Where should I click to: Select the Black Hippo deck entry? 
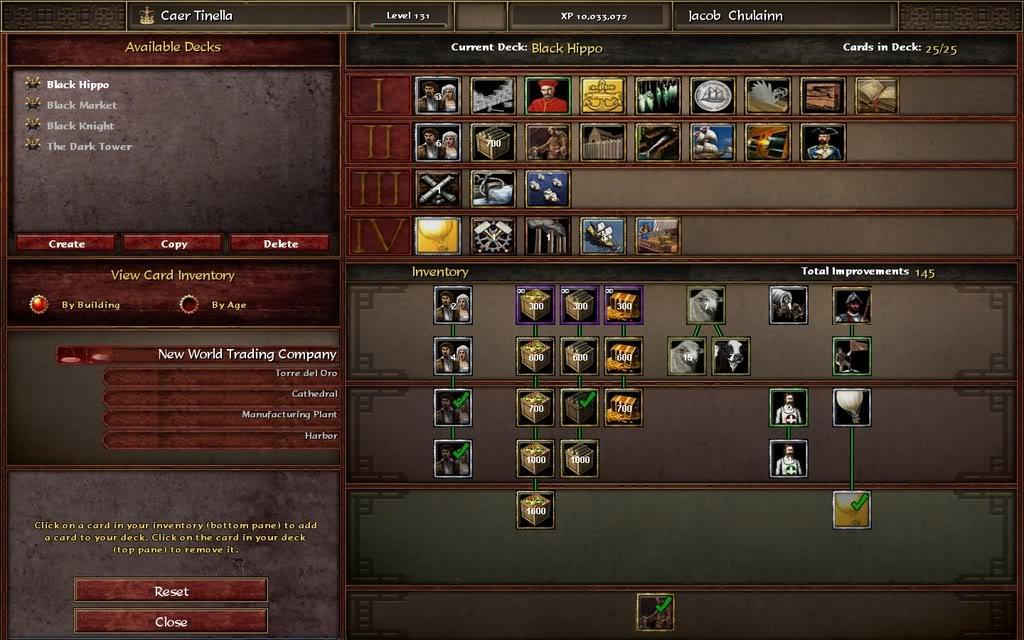78,85
